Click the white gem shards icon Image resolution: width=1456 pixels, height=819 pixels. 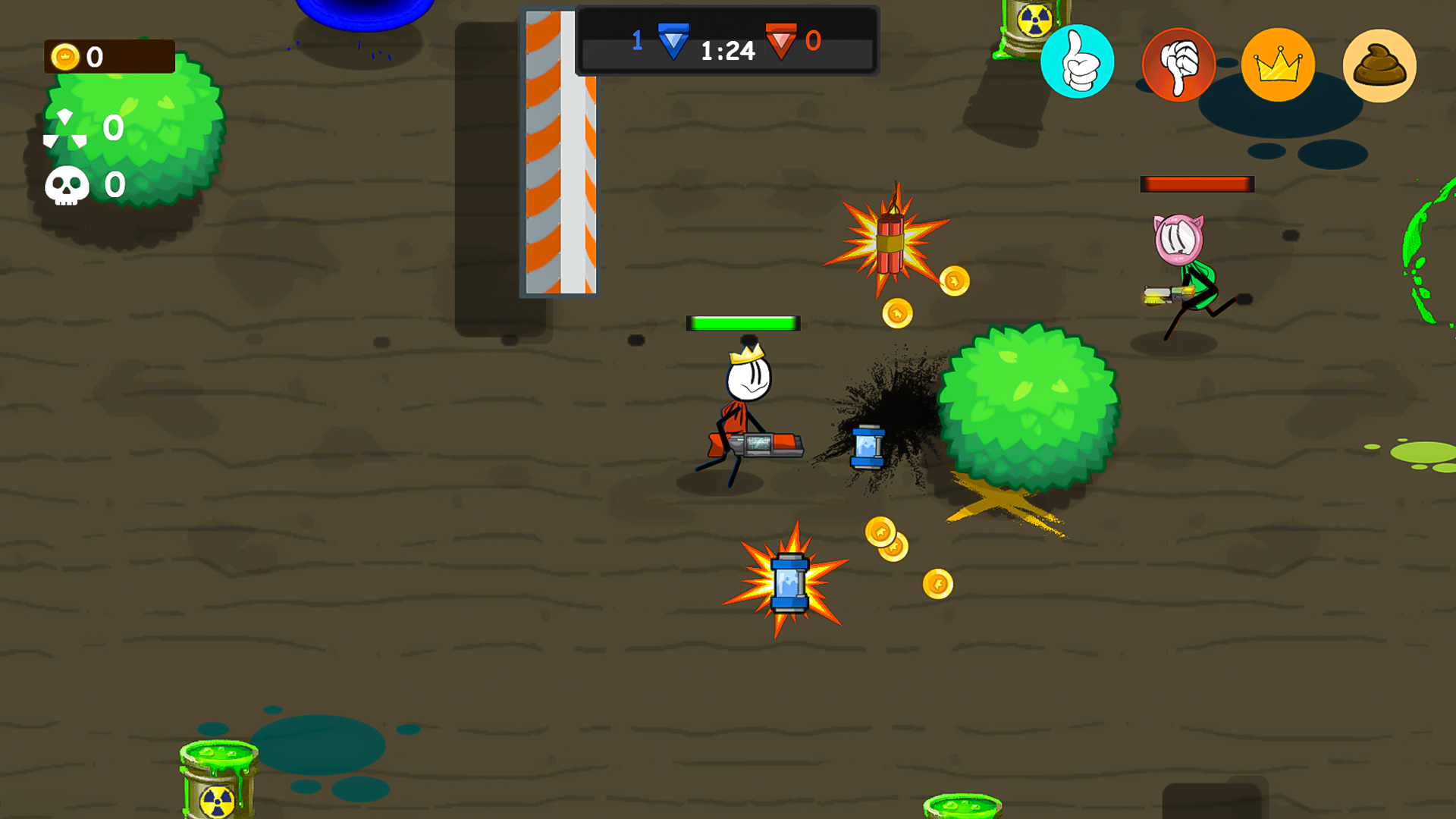[64, 127]
